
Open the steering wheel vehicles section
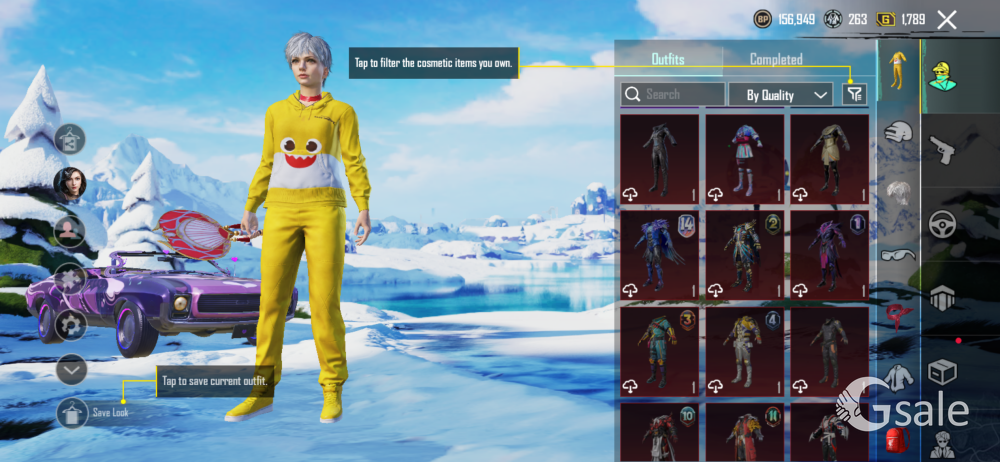tap(941, 223)
